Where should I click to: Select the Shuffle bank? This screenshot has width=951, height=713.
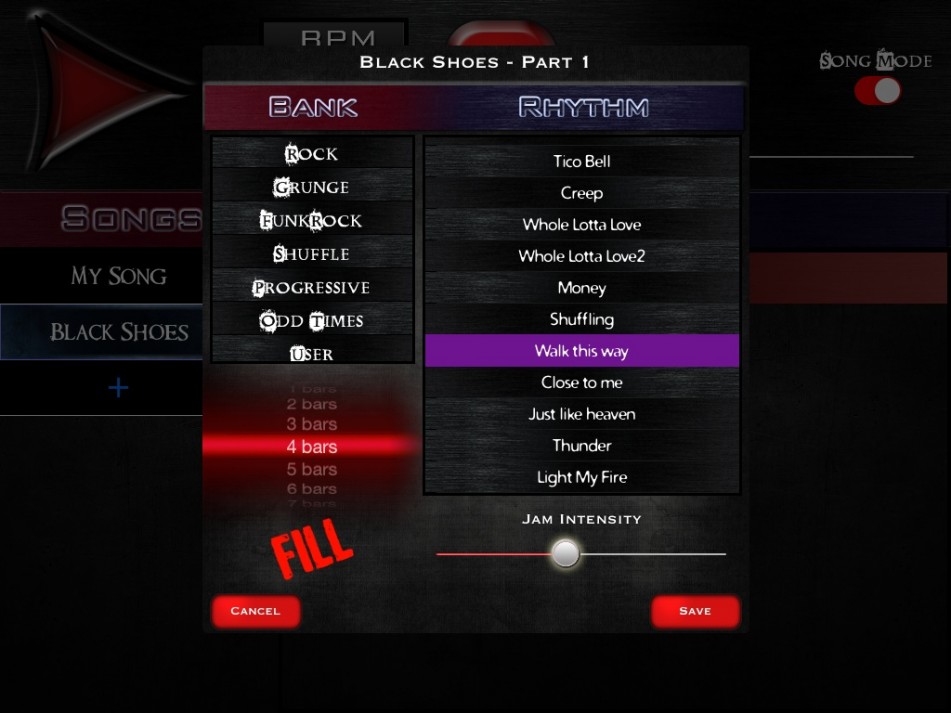pos(312,254)
